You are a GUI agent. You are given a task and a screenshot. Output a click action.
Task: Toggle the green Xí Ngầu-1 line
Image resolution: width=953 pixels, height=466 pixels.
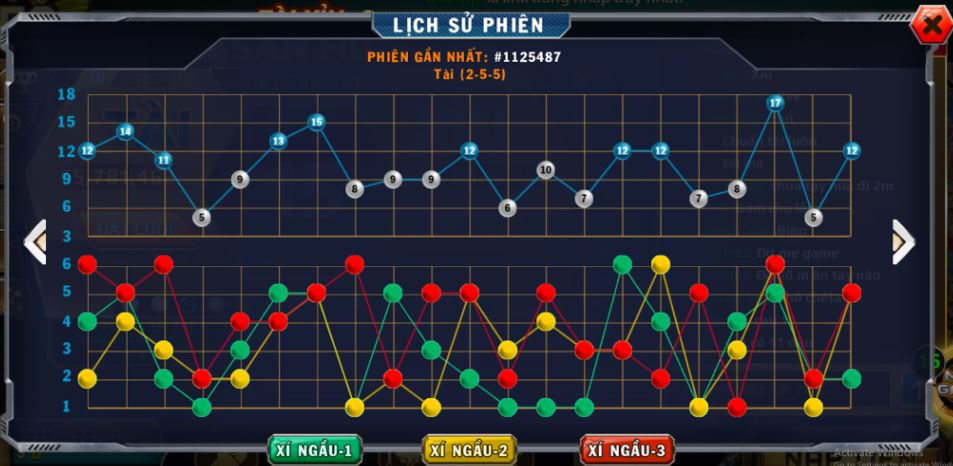pos(314,450)
